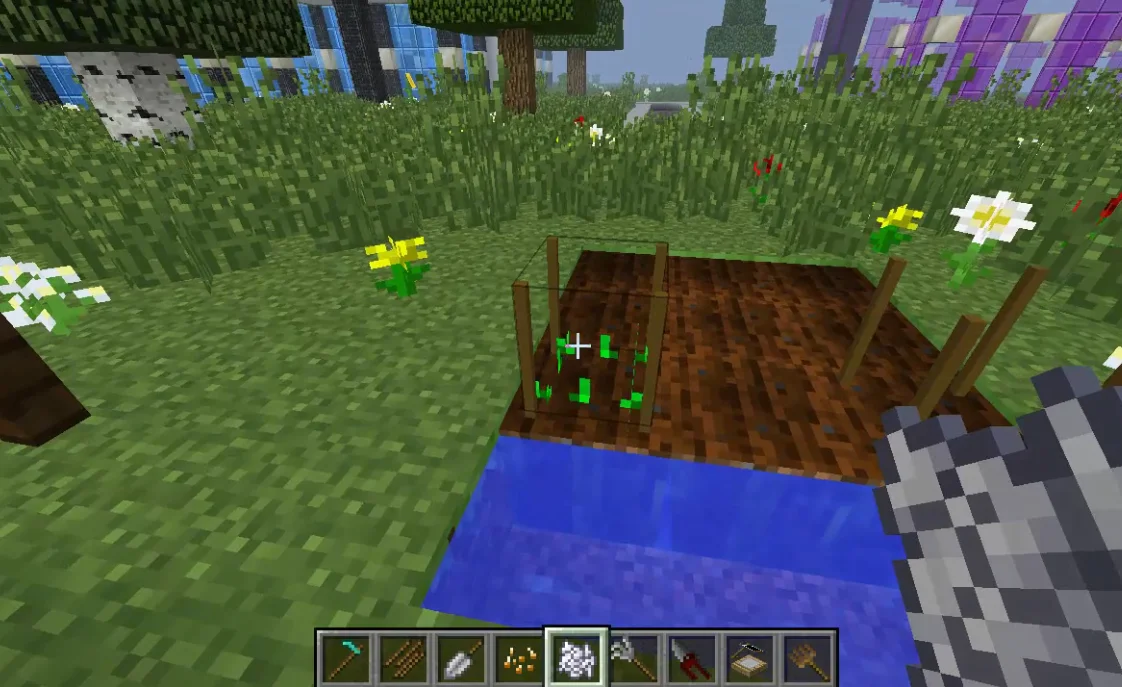1122x687 pixels.
Task: Choose the iron trowel hotbar slot
Action: pyautogui.click(x=461, y=659)
